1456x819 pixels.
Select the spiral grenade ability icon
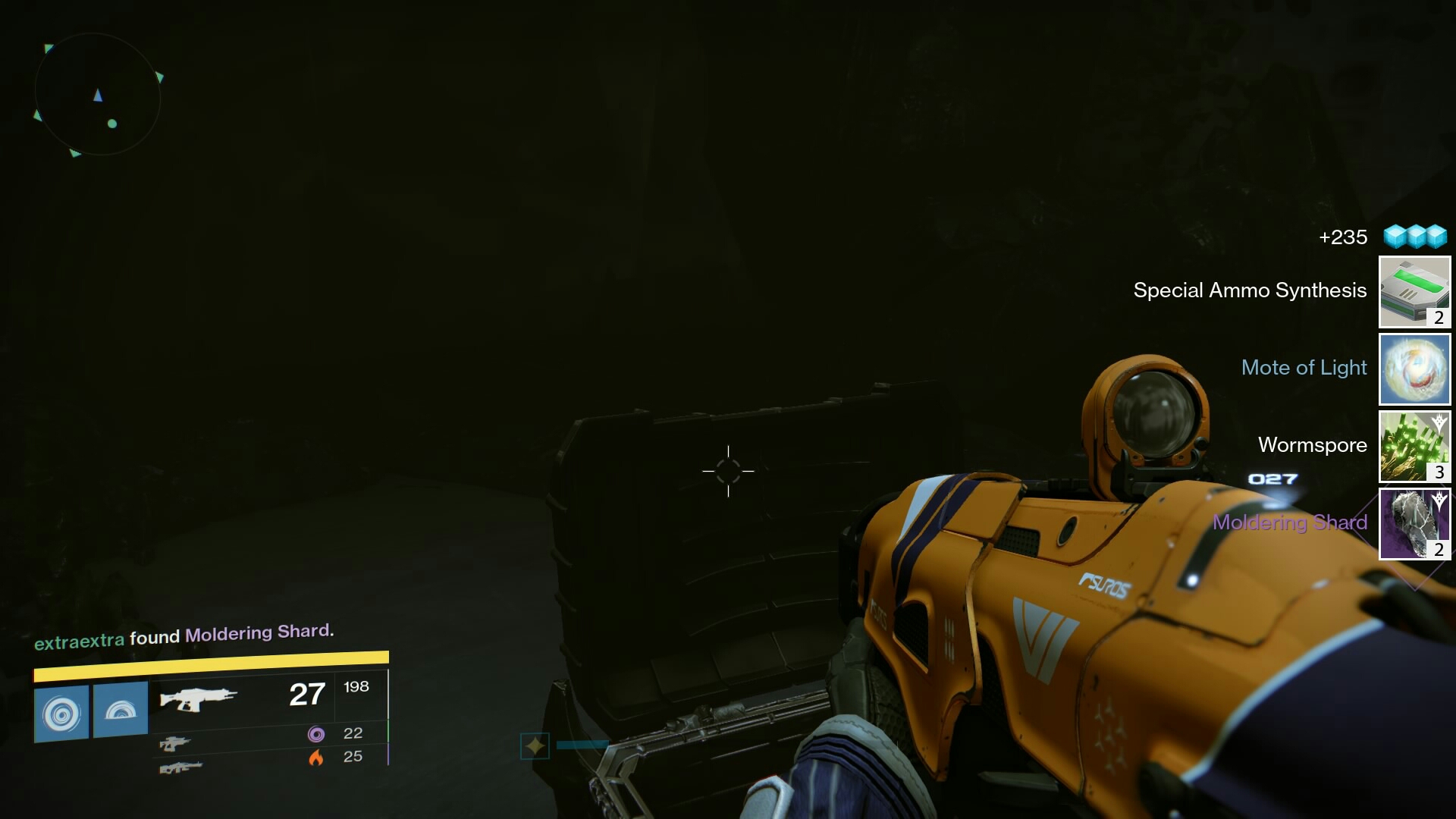[x=61, y=711]
